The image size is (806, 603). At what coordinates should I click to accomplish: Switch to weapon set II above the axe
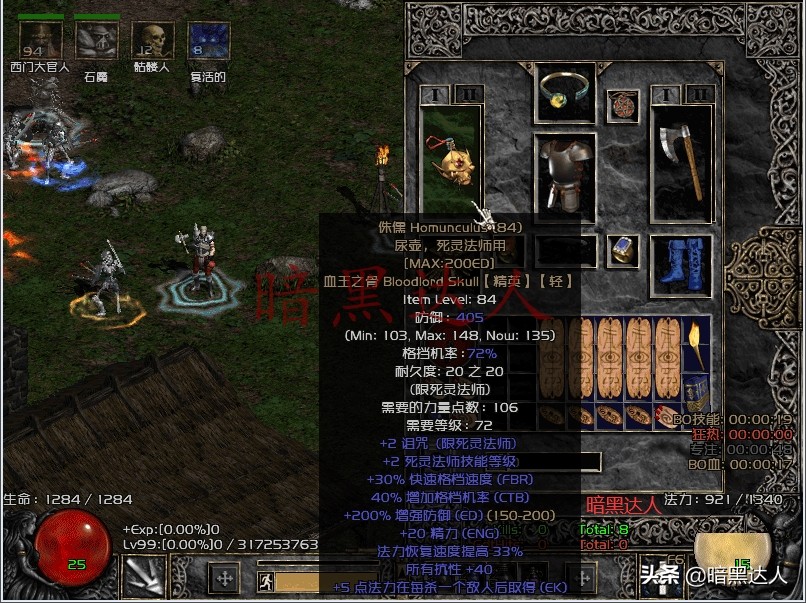point(701,94)
